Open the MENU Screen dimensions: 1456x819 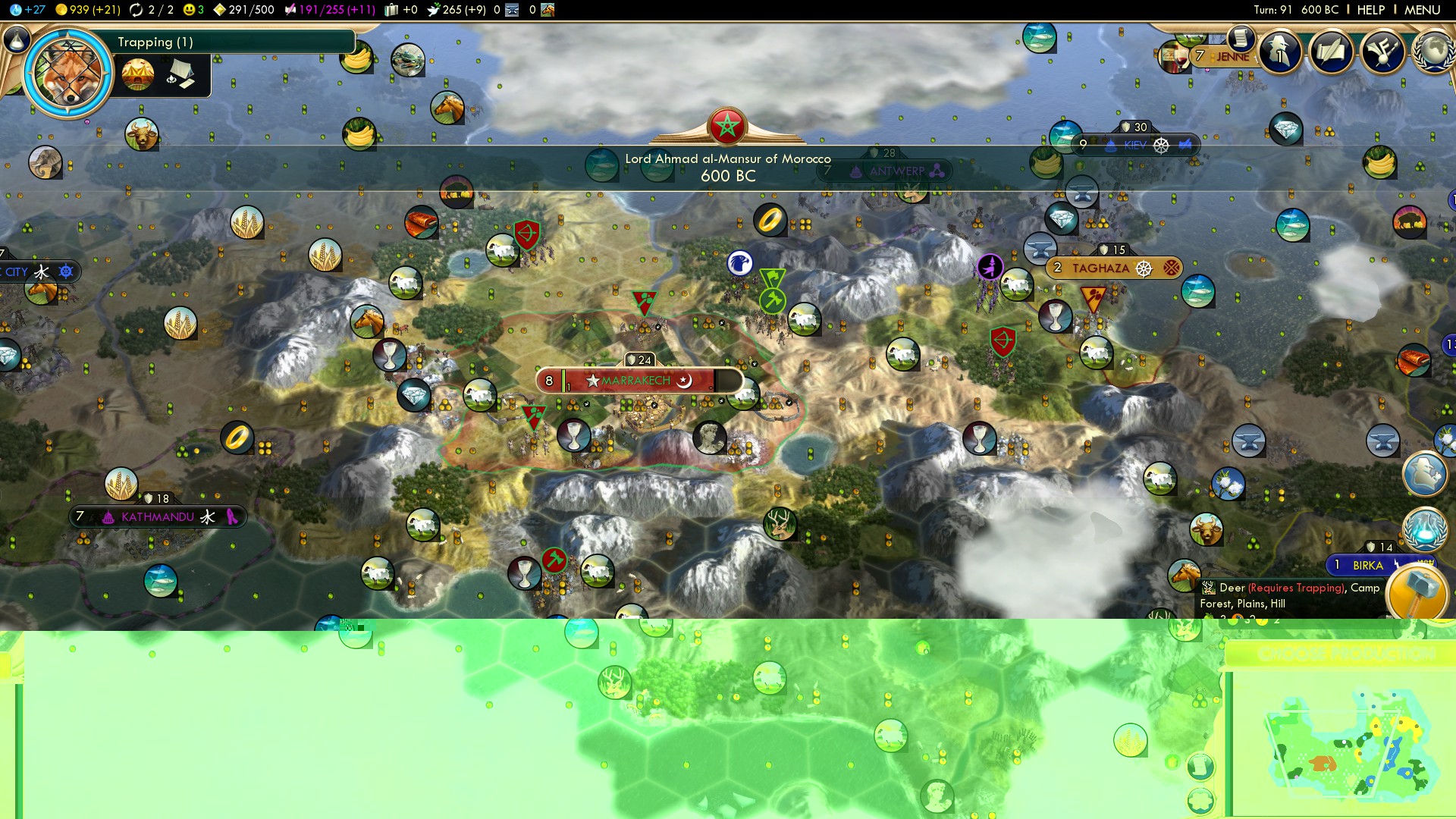coord(1426,10)
